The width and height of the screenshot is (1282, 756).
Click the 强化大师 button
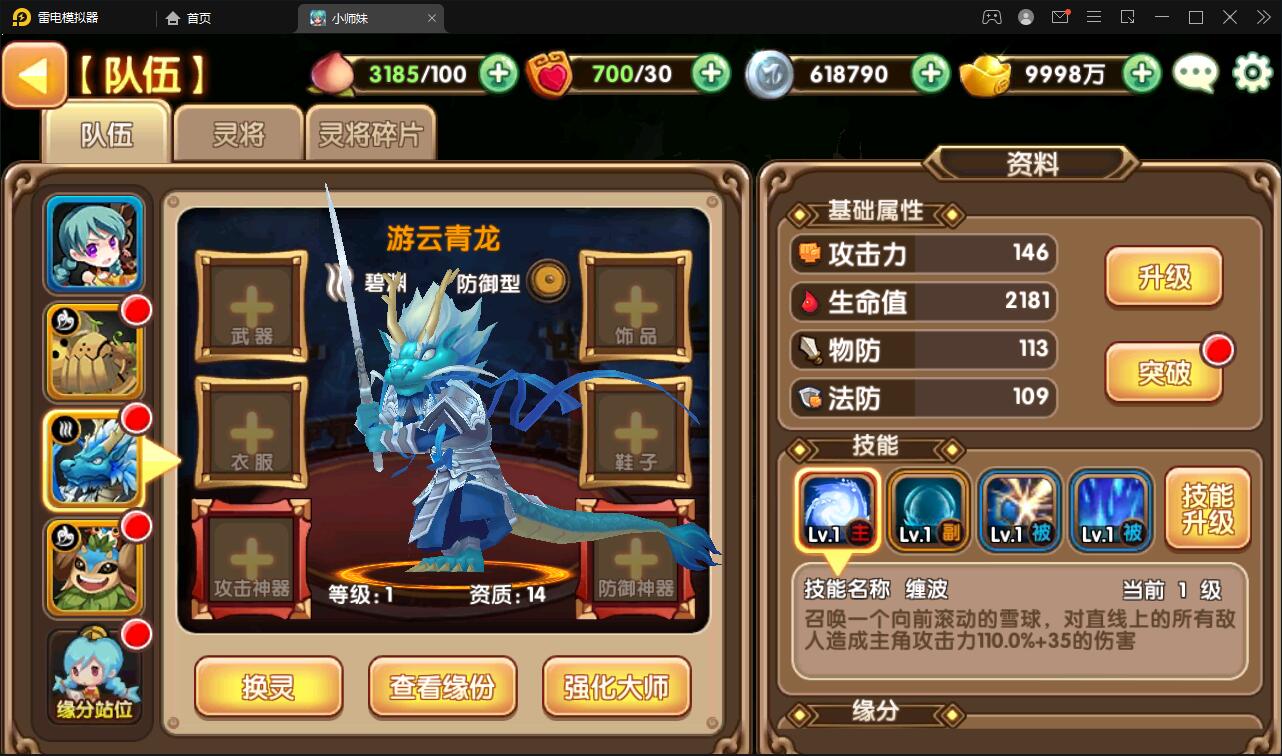pyautogui.click(x=616, y=687)
